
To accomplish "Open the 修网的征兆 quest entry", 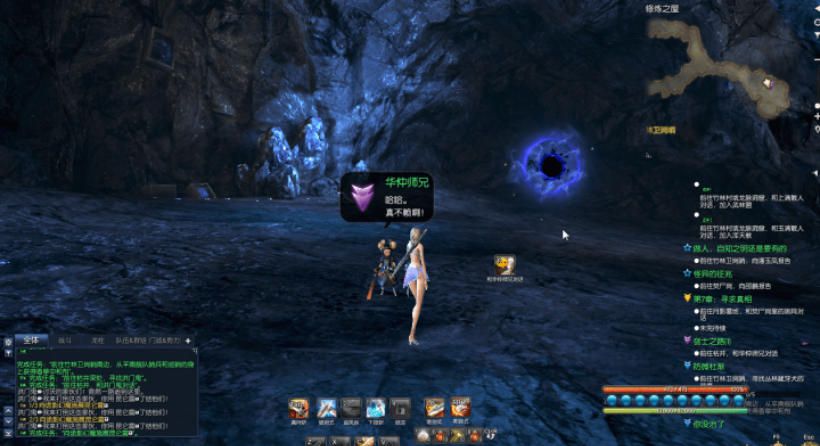I will [712, 273].
